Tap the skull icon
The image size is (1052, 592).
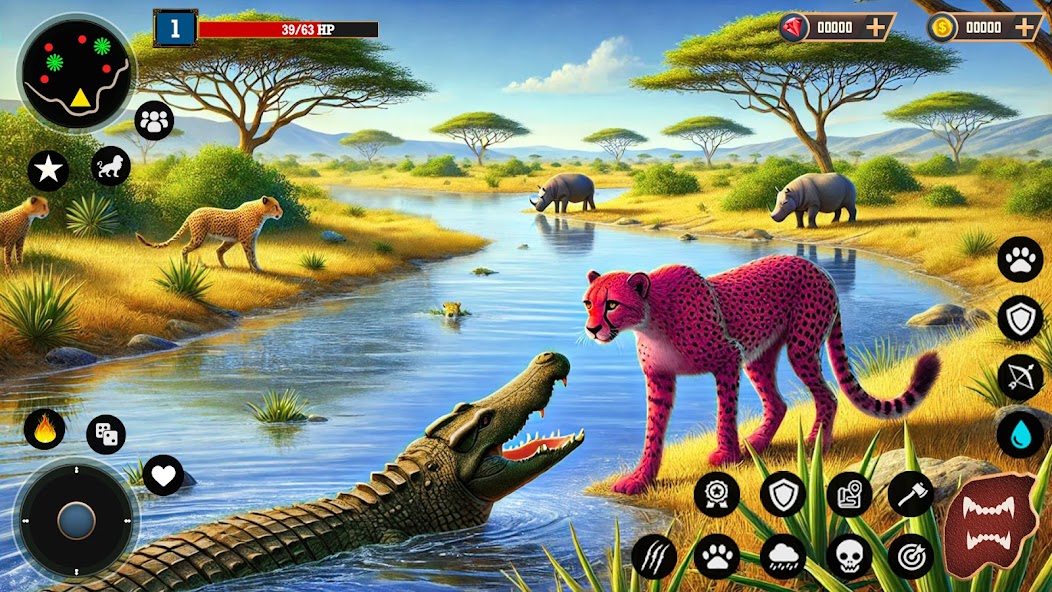pyautogui.click(x=849, y=556)
